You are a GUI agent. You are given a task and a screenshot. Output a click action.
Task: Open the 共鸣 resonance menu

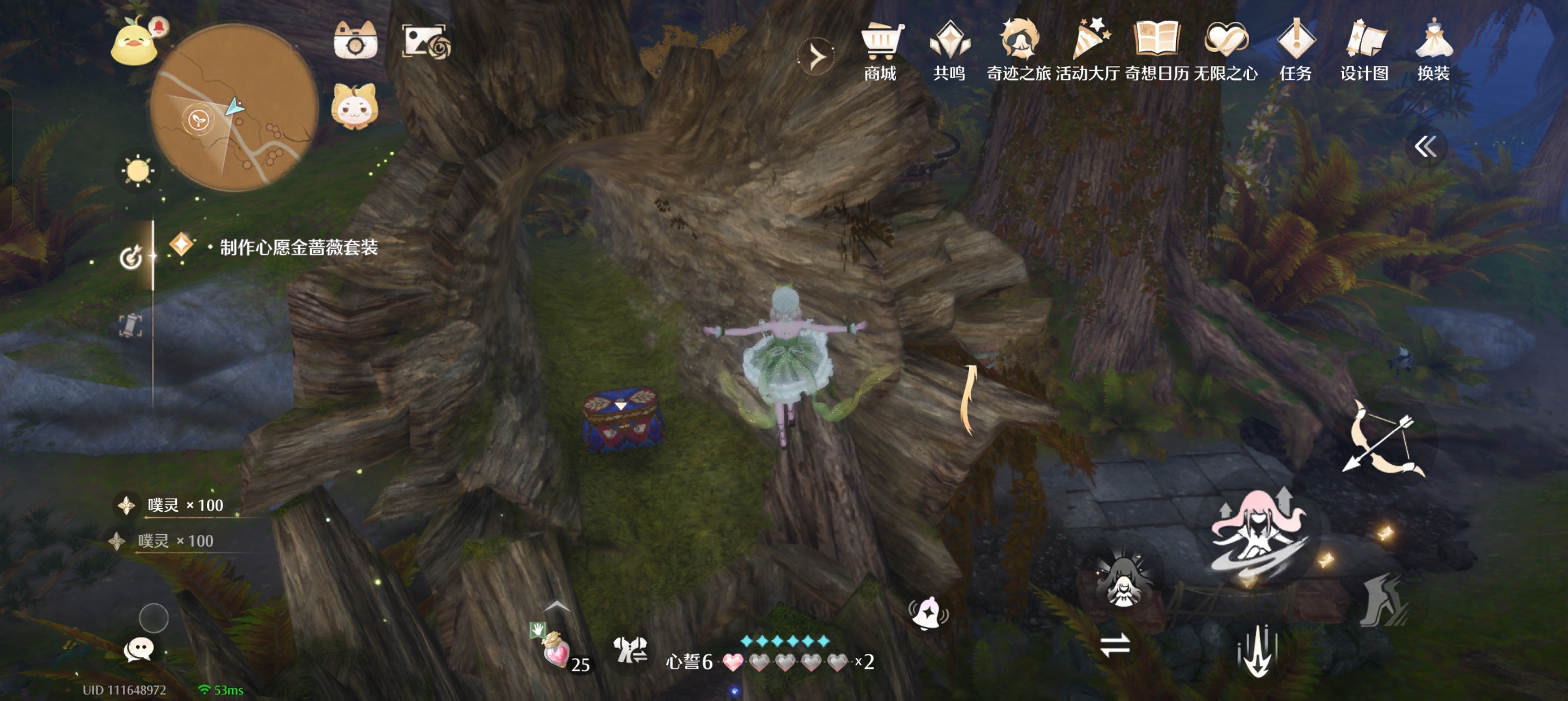pos(950,50)
